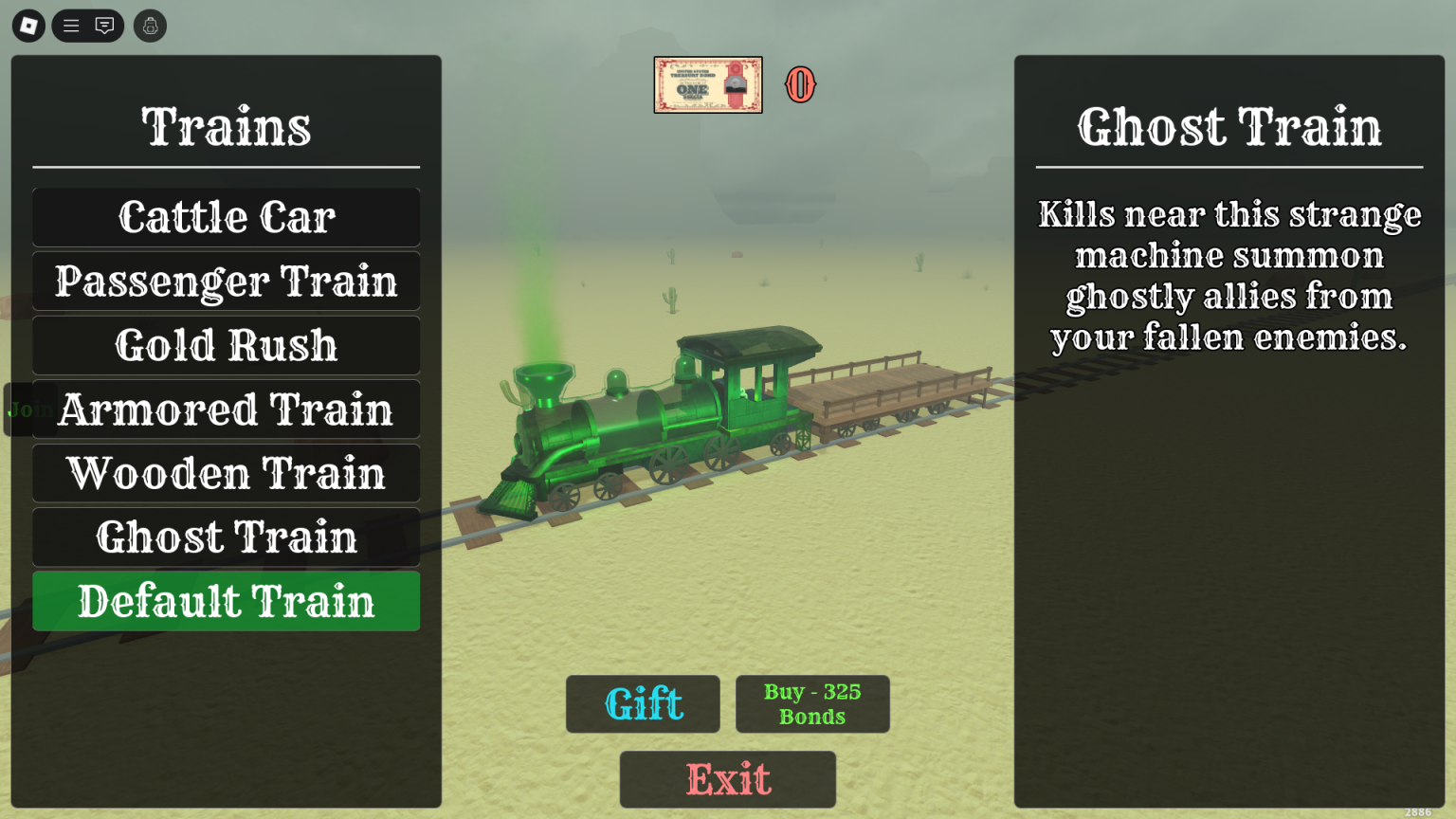Viewport: 1456px width, 819px height.
Task: Select the Ghost Train option
Action: point(226,537)
